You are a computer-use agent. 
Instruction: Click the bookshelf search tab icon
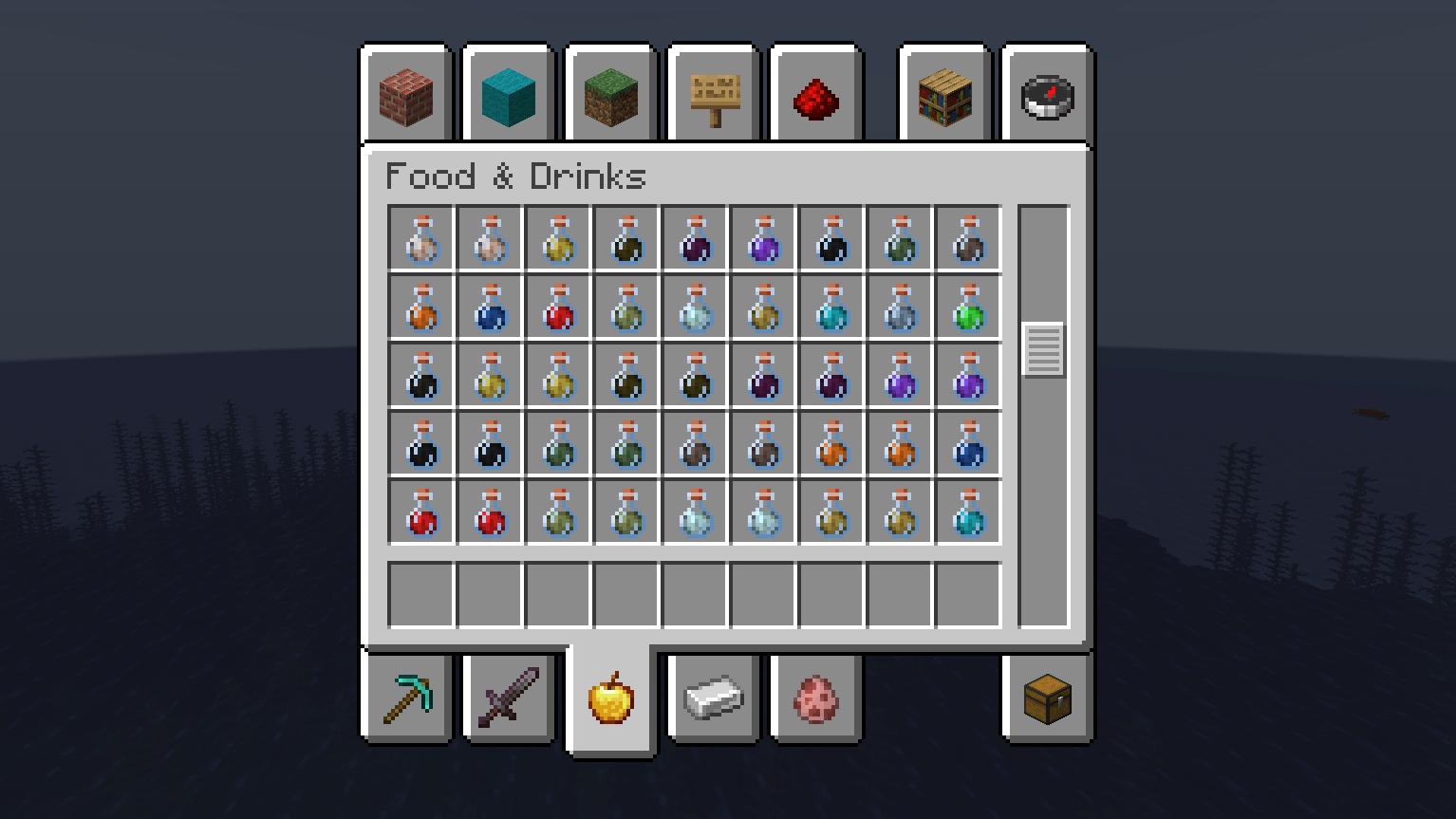[x=944, y=94]
